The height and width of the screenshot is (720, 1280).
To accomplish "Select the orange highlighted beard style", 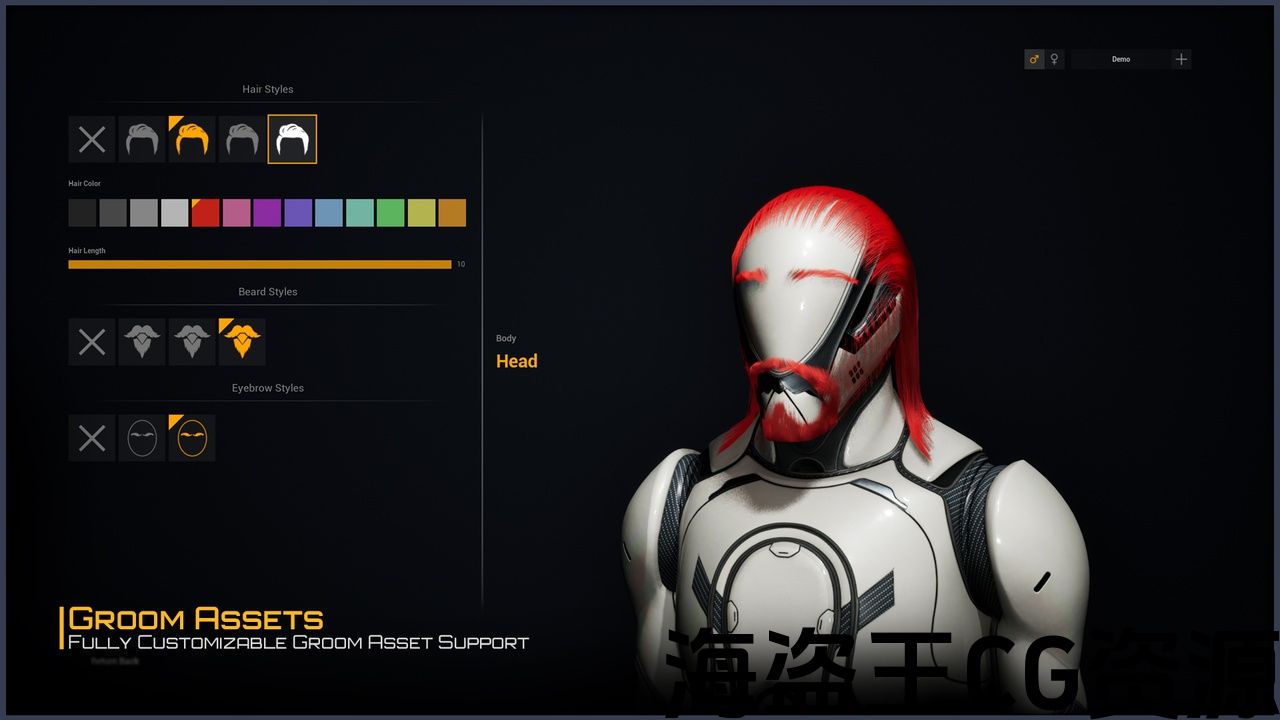I will click(x=242, y=342).
